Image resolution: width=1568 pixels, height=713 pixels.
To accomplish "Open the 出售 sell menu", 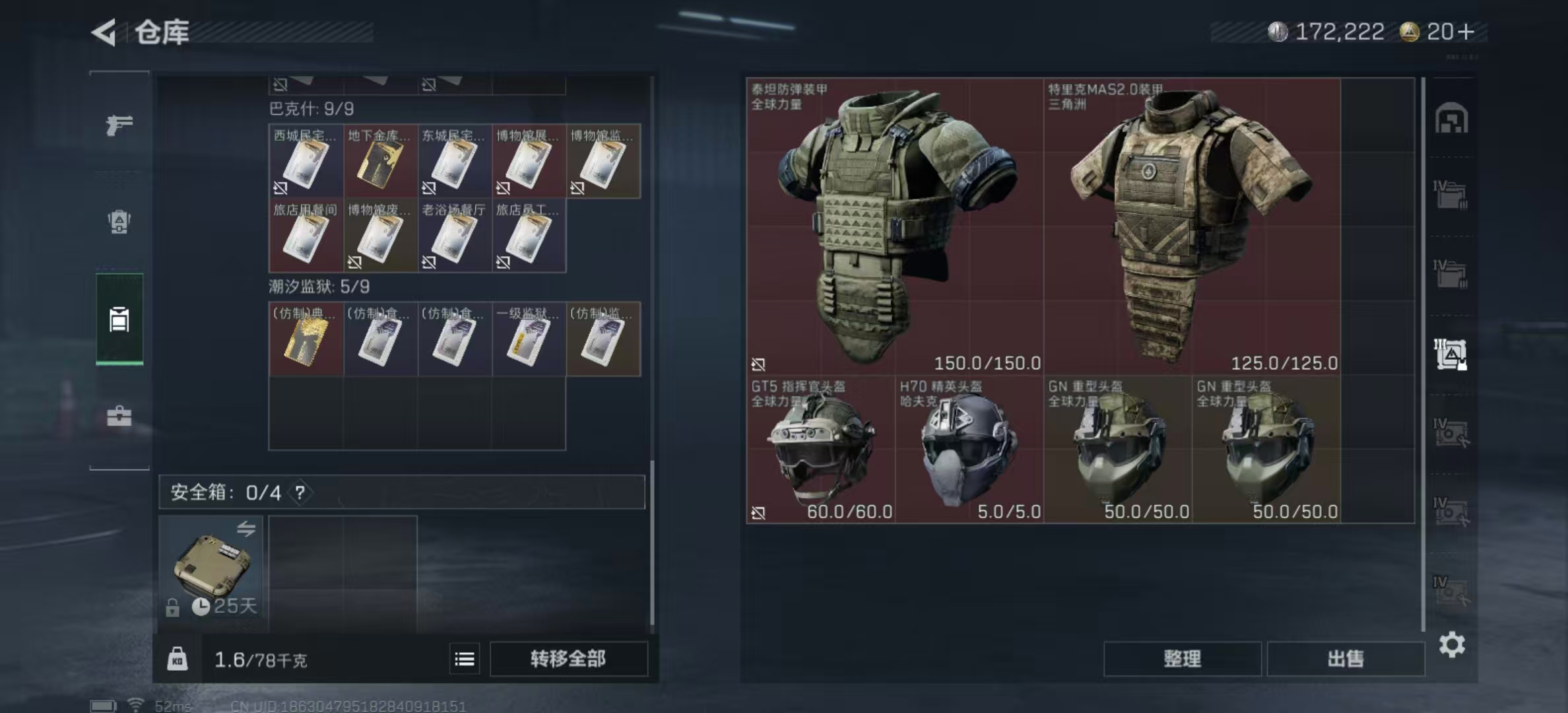I will pyautogui.click(x=1345, y=659).
